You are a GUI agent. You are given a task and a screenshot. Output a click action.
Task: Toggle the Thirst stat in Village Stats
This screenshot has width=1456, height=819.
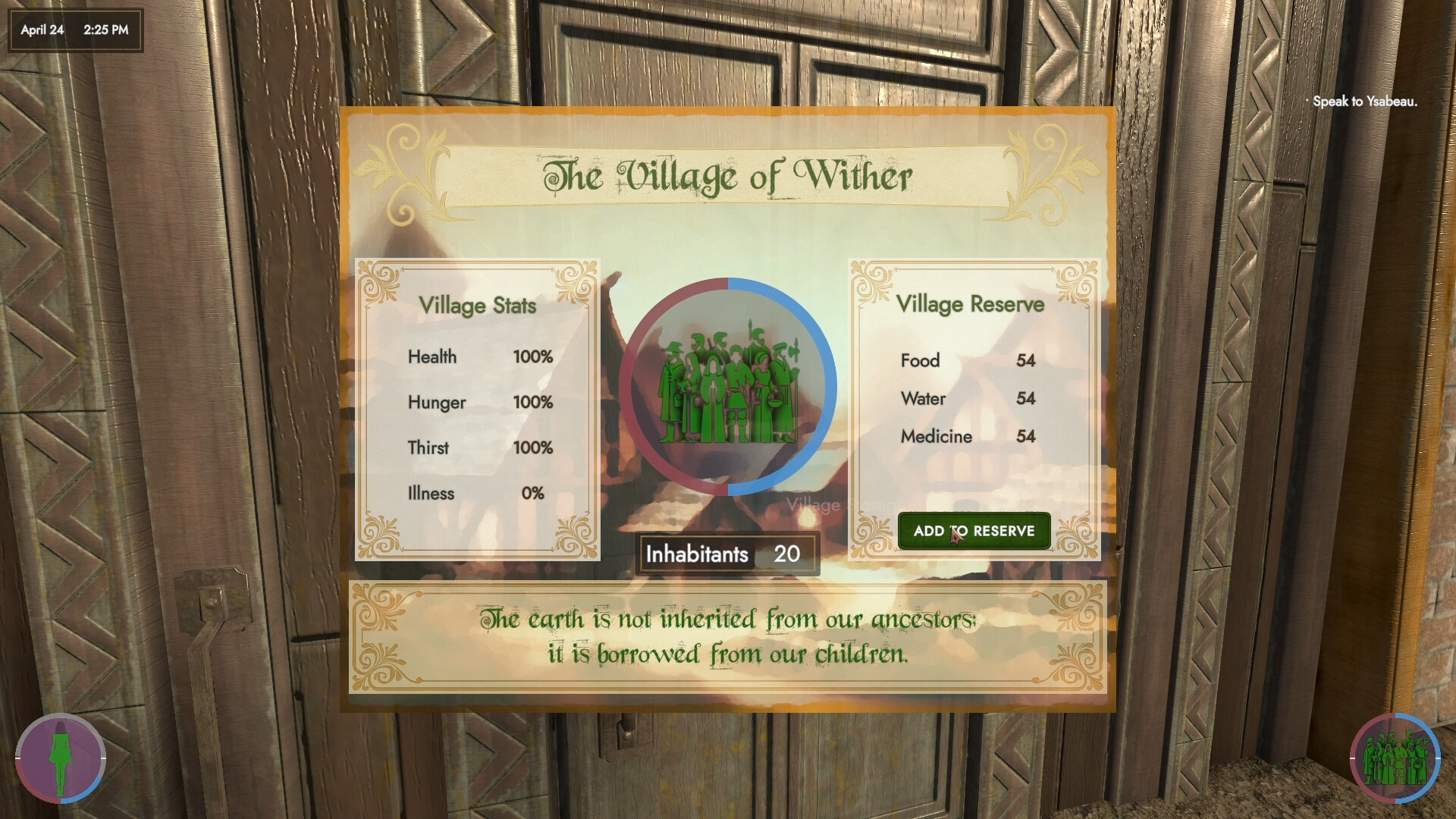coord(479,447)
